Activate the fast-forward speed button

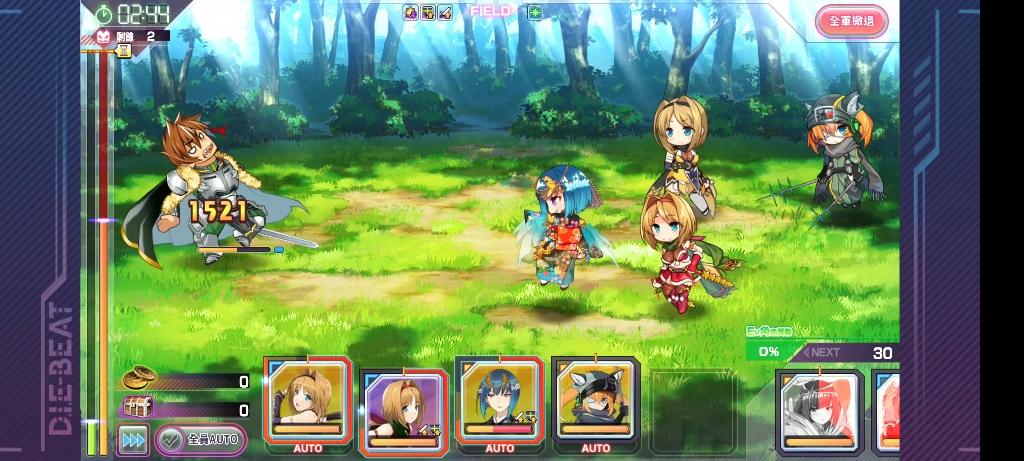pos(132,438)
